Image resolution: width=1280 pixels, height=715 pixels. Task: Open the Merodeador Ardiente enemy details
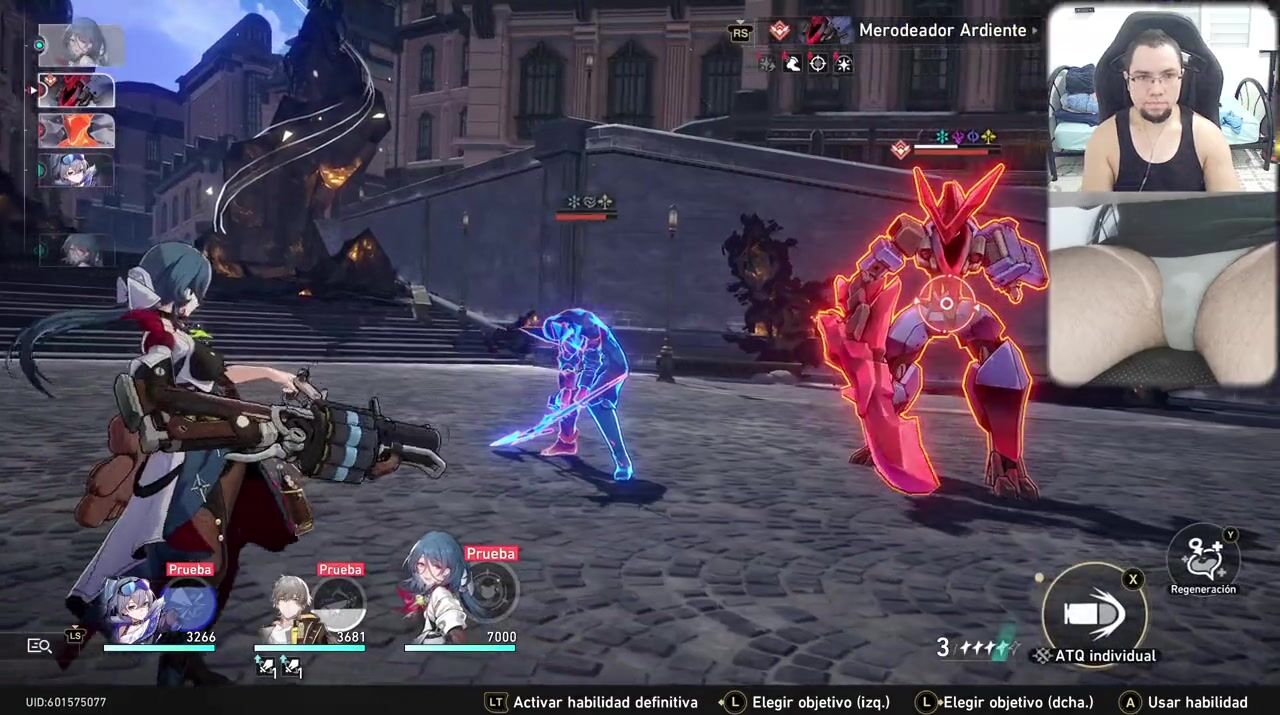click(x=942, y=31)
